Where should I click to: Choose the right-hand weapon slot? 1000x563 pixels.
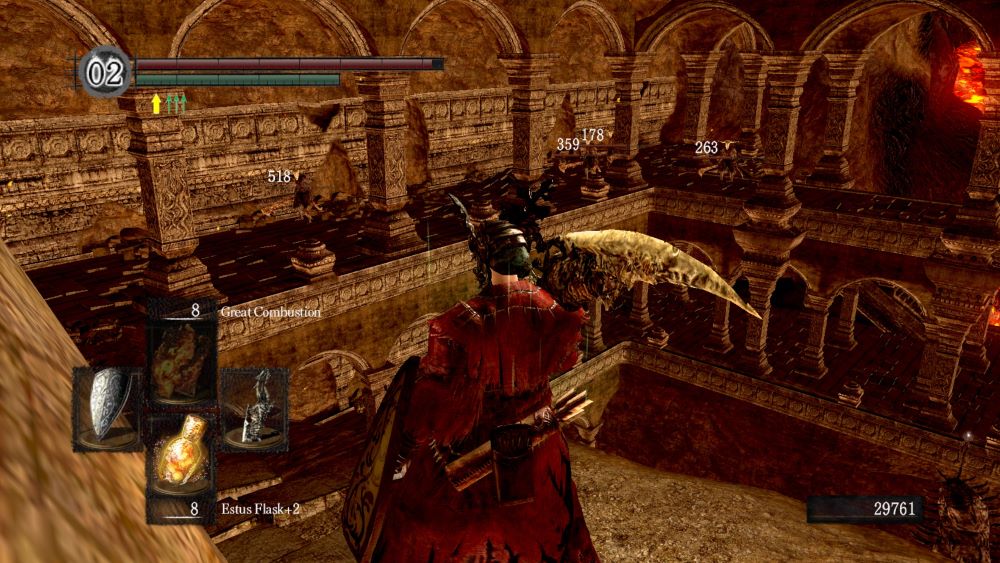point(254,408)
